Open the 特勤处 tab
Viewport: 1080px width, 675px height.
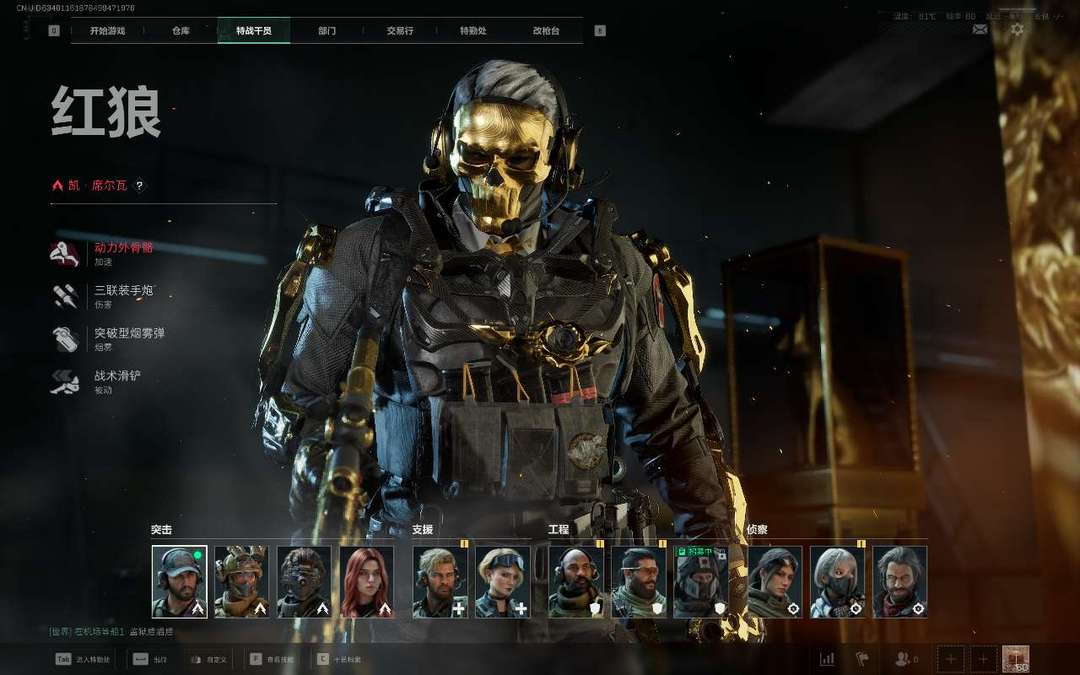coord(473,31)
